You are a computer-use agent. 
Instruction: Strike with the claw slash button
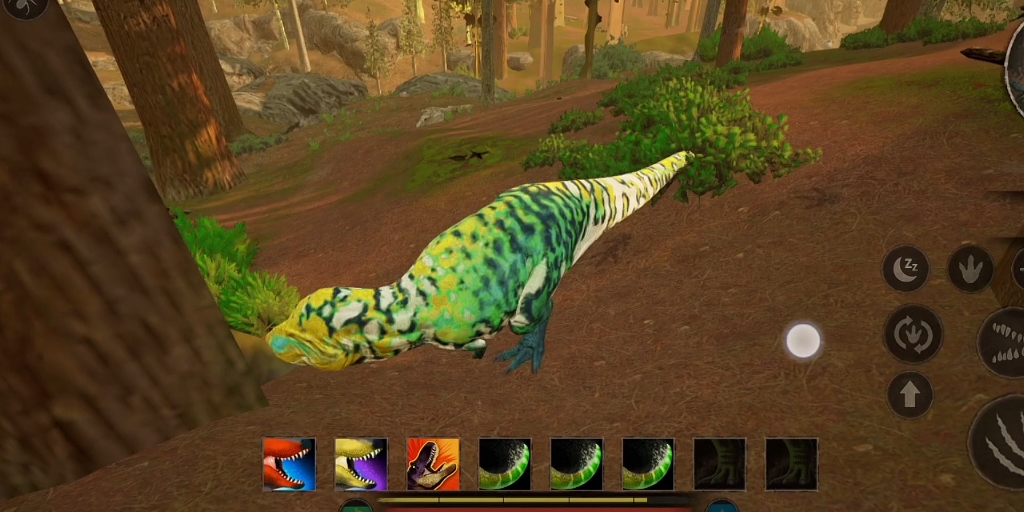pyautogui.click(x=1000, y=442)
